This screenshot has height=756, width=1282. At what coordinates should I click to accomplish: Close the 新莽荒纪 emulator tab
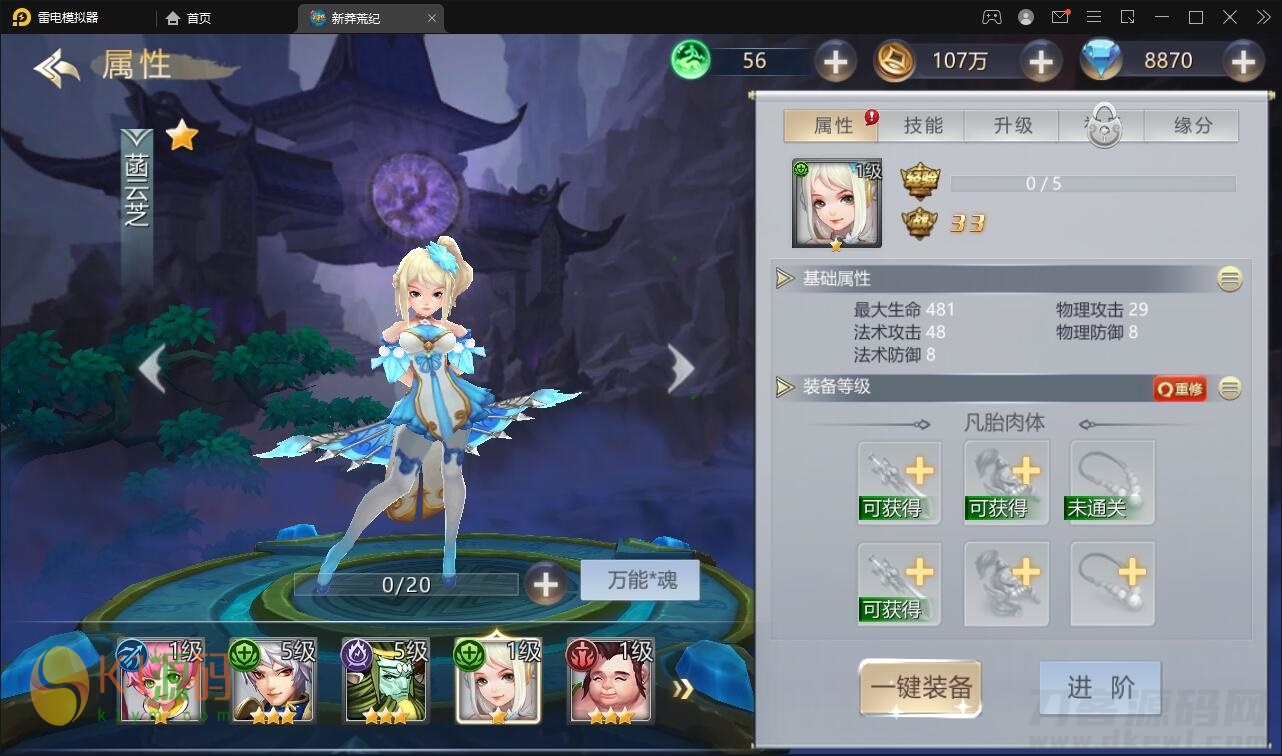432,18
